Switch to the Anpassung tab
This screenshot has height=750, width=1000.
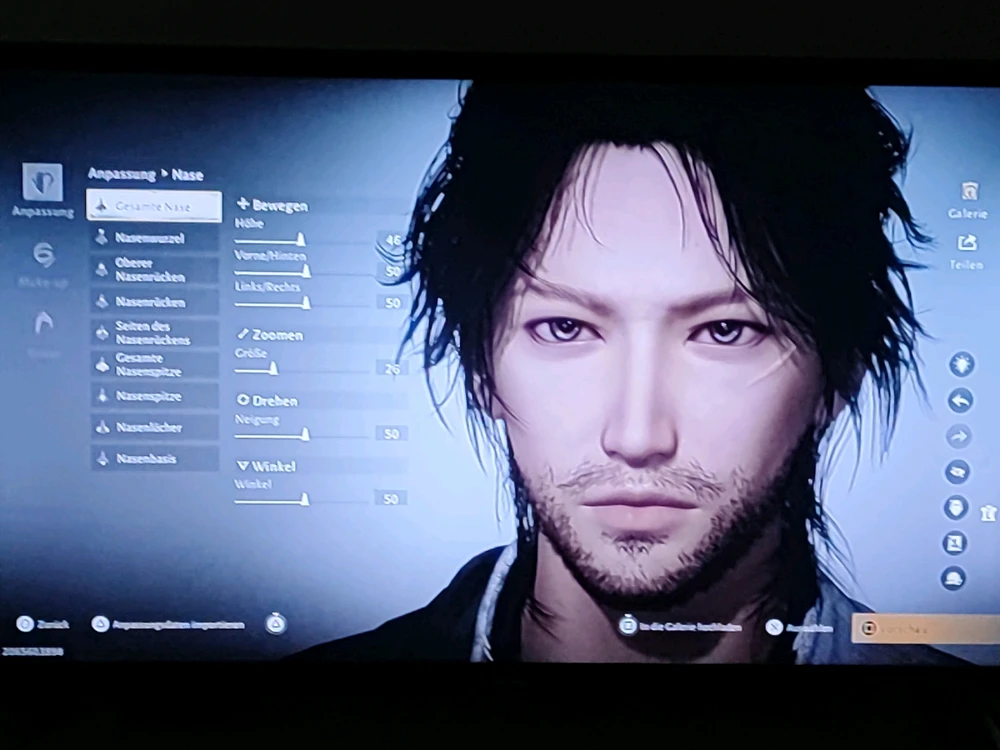tap(42, 191)
